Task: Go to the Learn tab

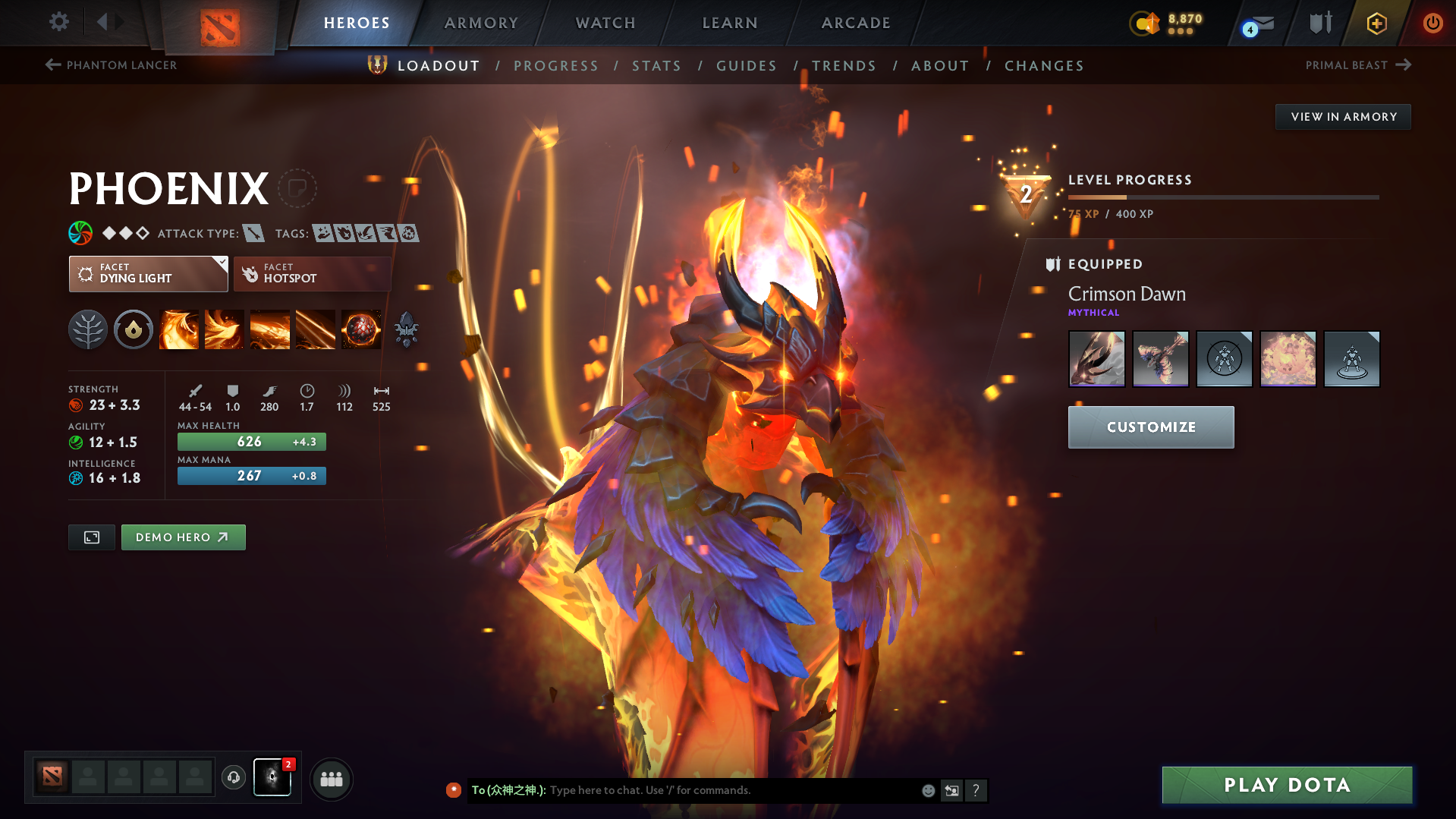Action: pyautogui.click(x=730, y=23)
